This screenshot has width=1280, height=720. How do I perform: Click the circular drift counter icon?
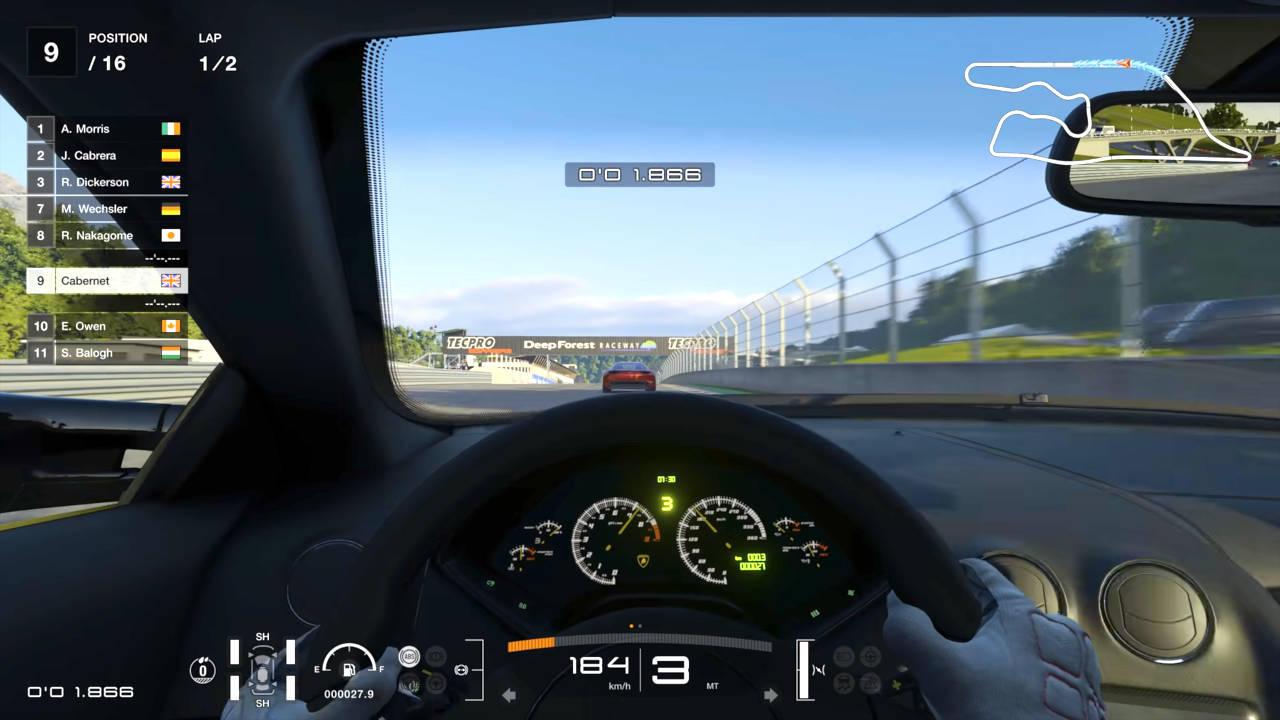point(203,669)
